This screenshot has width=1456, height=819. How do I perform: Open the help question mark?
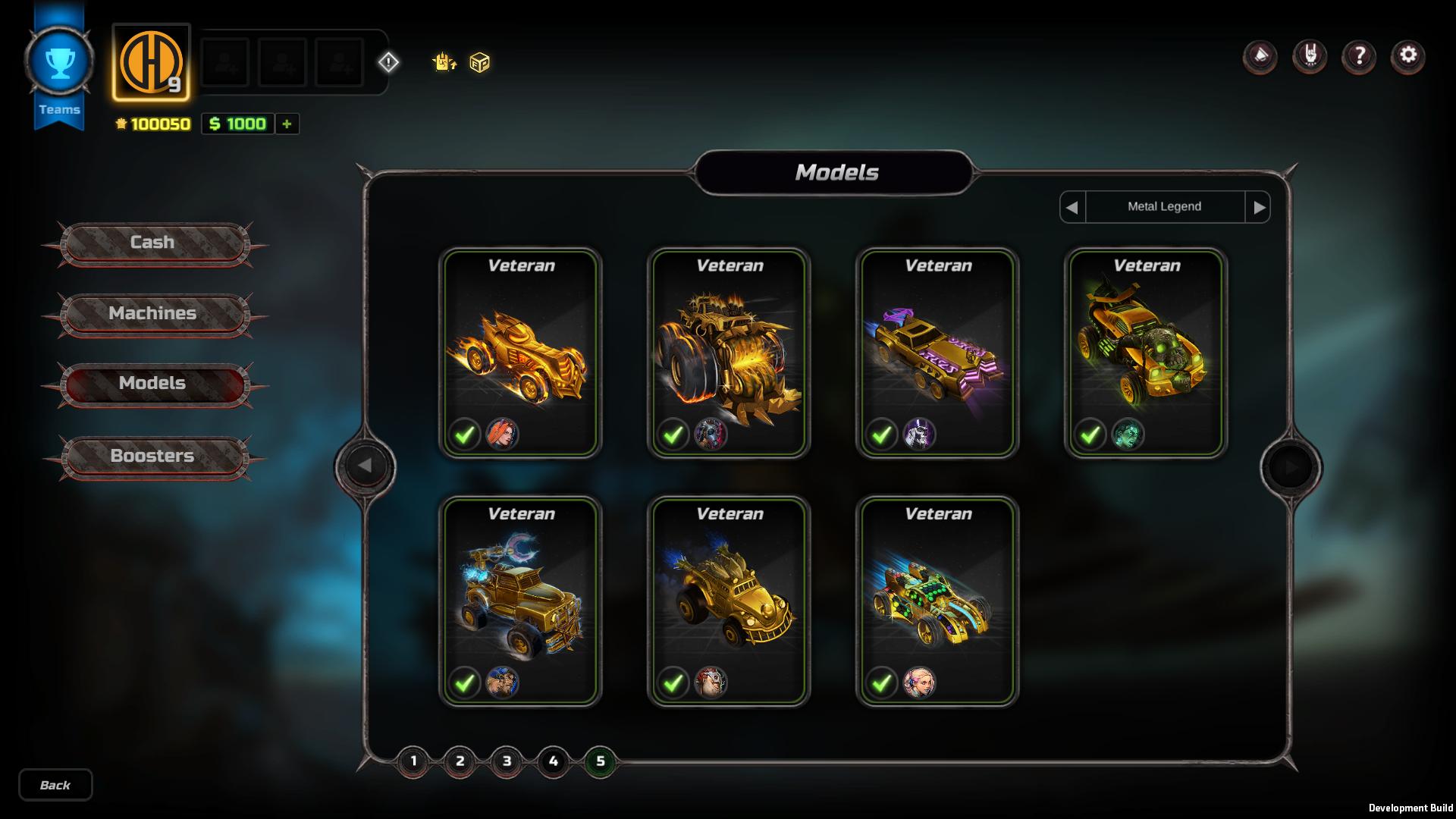pos(1360,57)
